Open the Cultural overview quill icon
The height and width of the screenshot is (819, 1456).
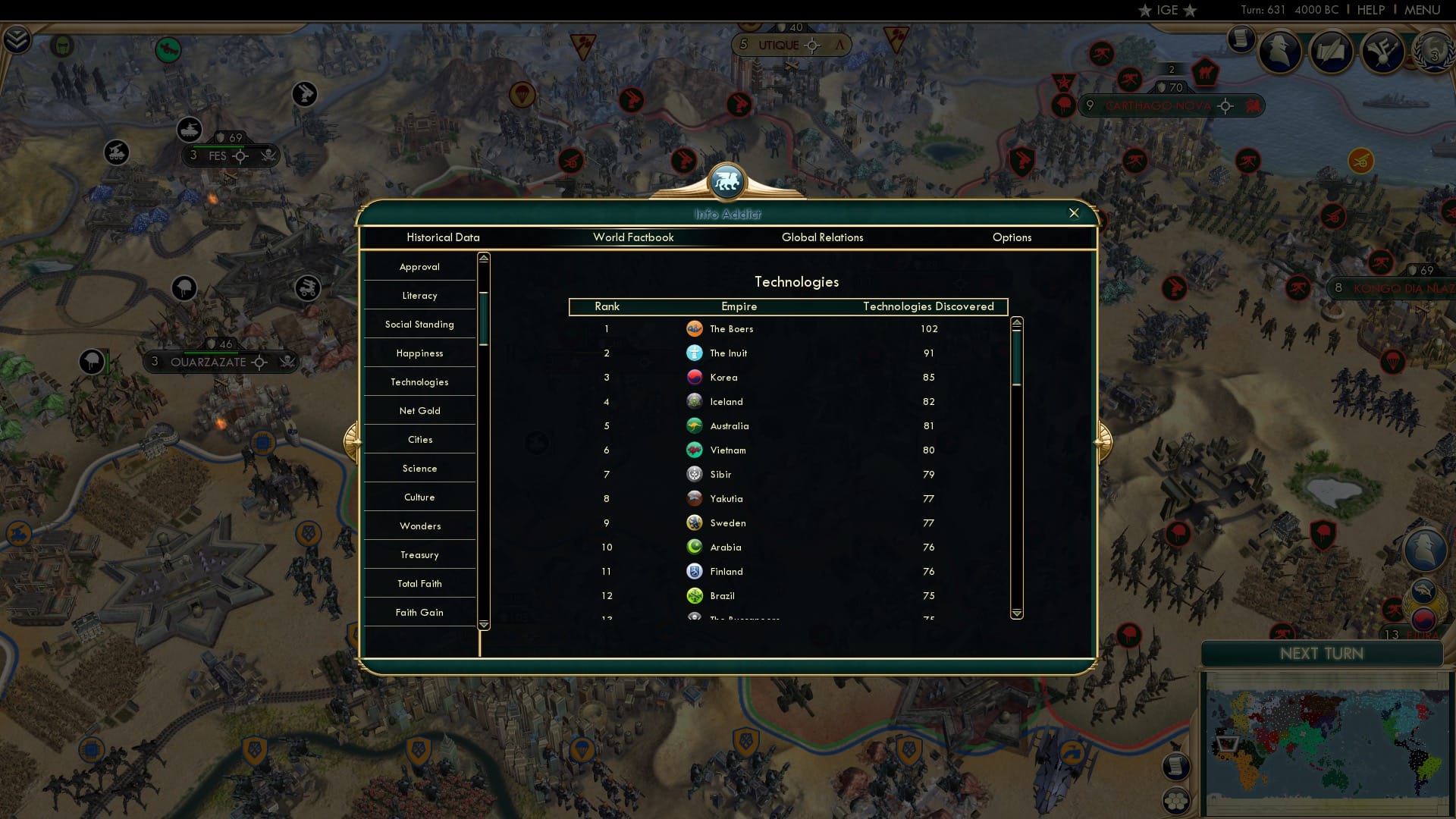pyautogui.click(x=1332, y=52)
